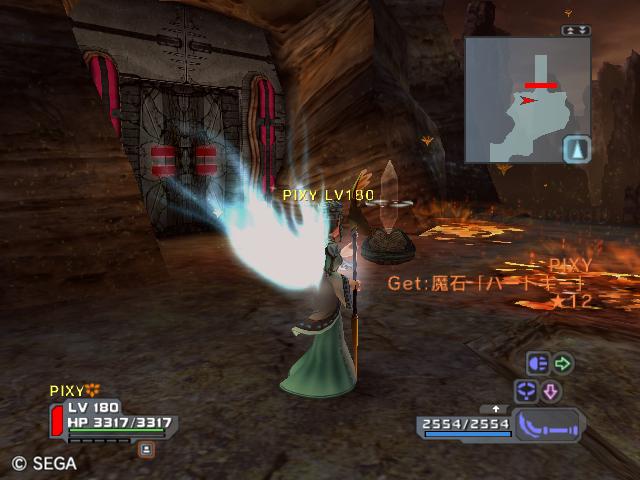
Task: Click the minimap in the top-right corner
Action: [520, 98]
